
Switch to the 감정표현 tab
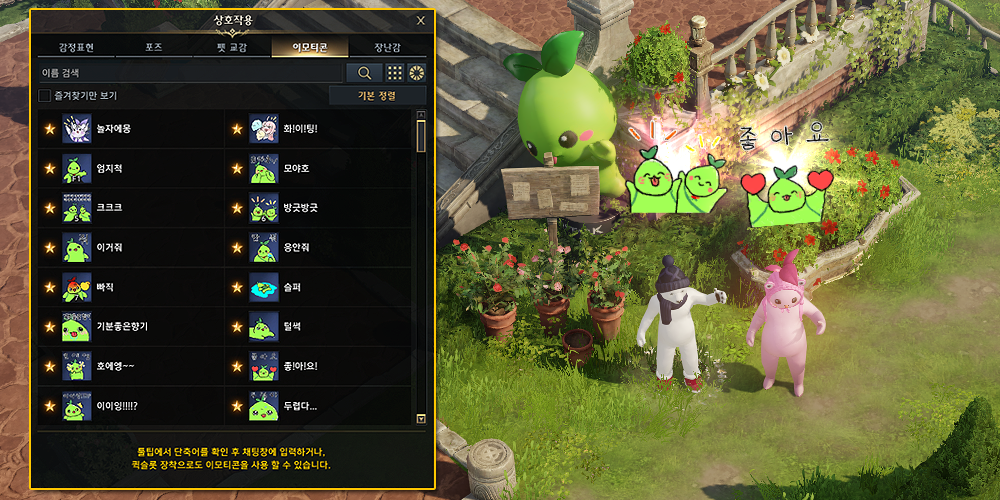coord(76,47)
